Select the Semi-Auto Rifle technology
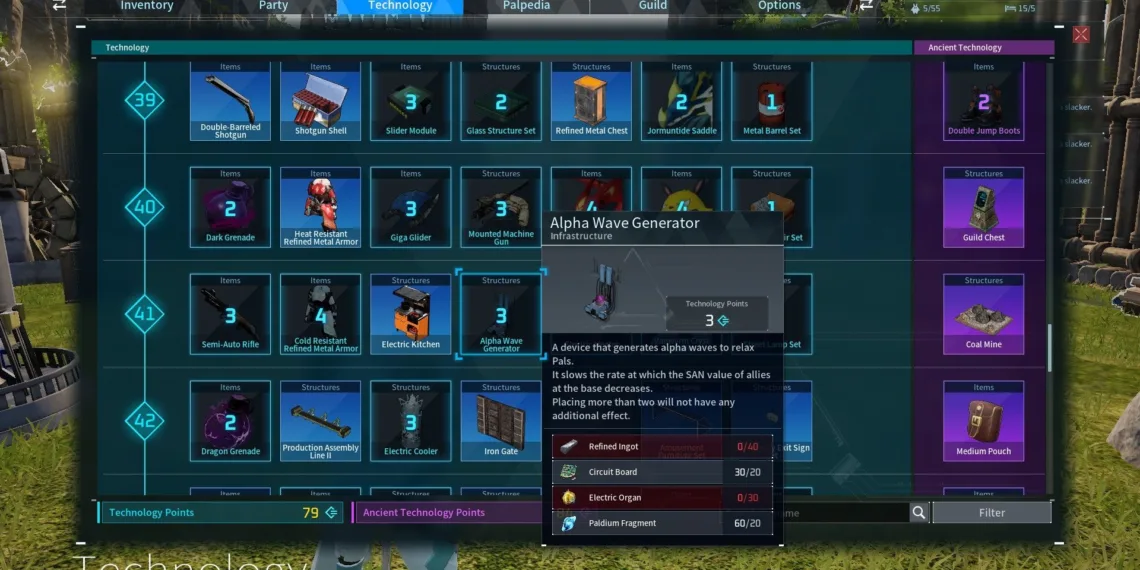 [230, 314]
